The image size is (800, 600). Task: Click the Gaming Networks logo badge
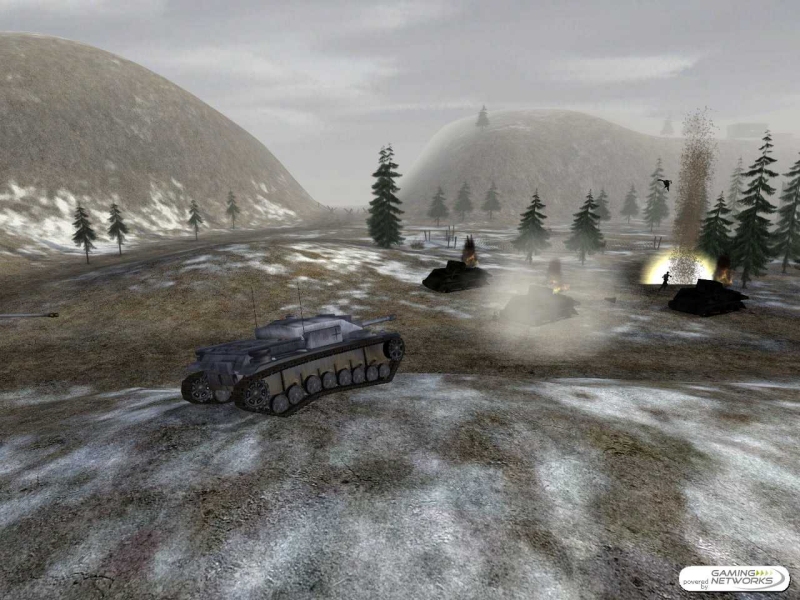pyautogui.click(x=734, y=579)
